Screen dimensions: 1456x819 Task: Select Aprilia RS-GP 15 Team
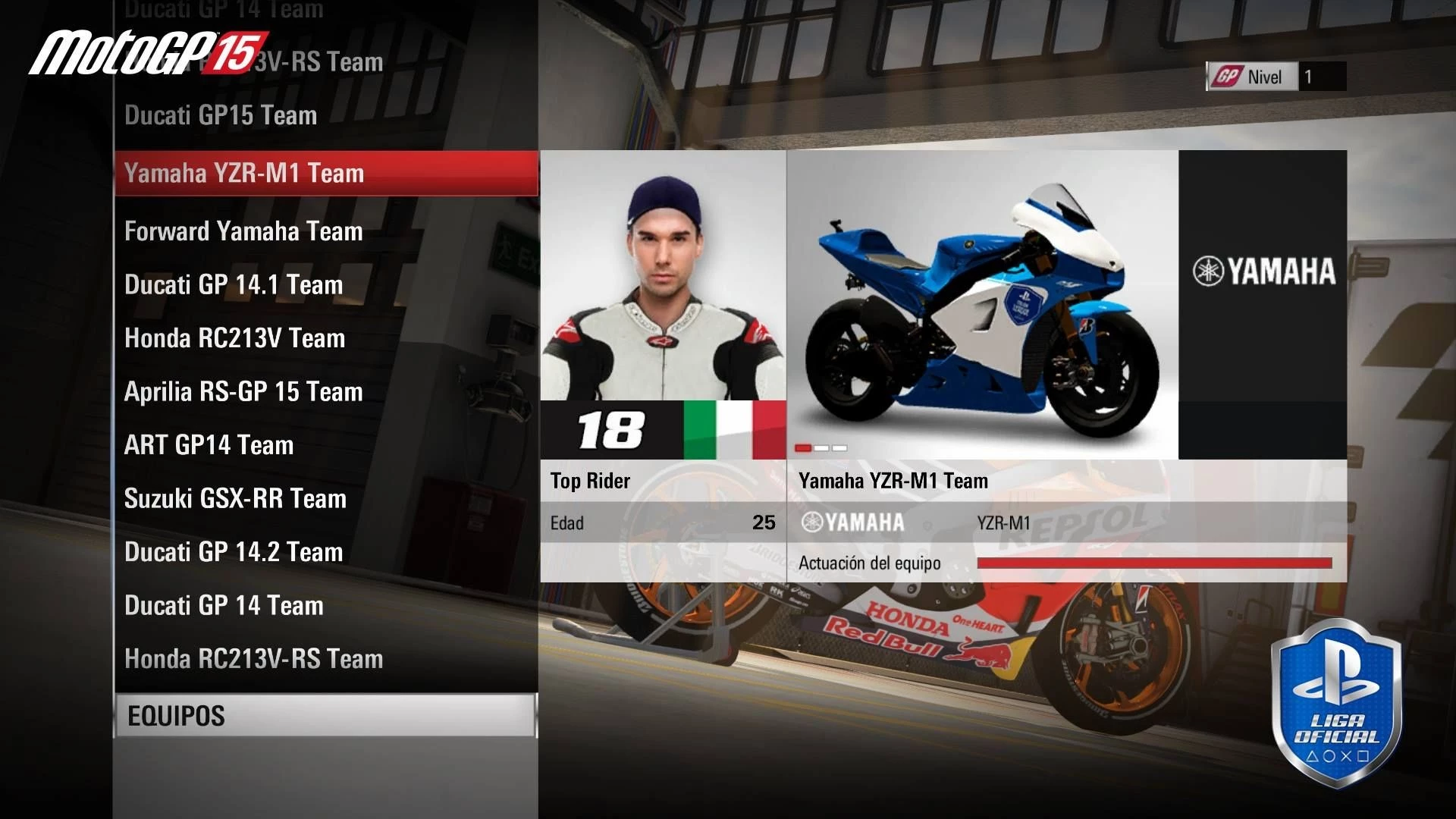[x=243, y=392]
